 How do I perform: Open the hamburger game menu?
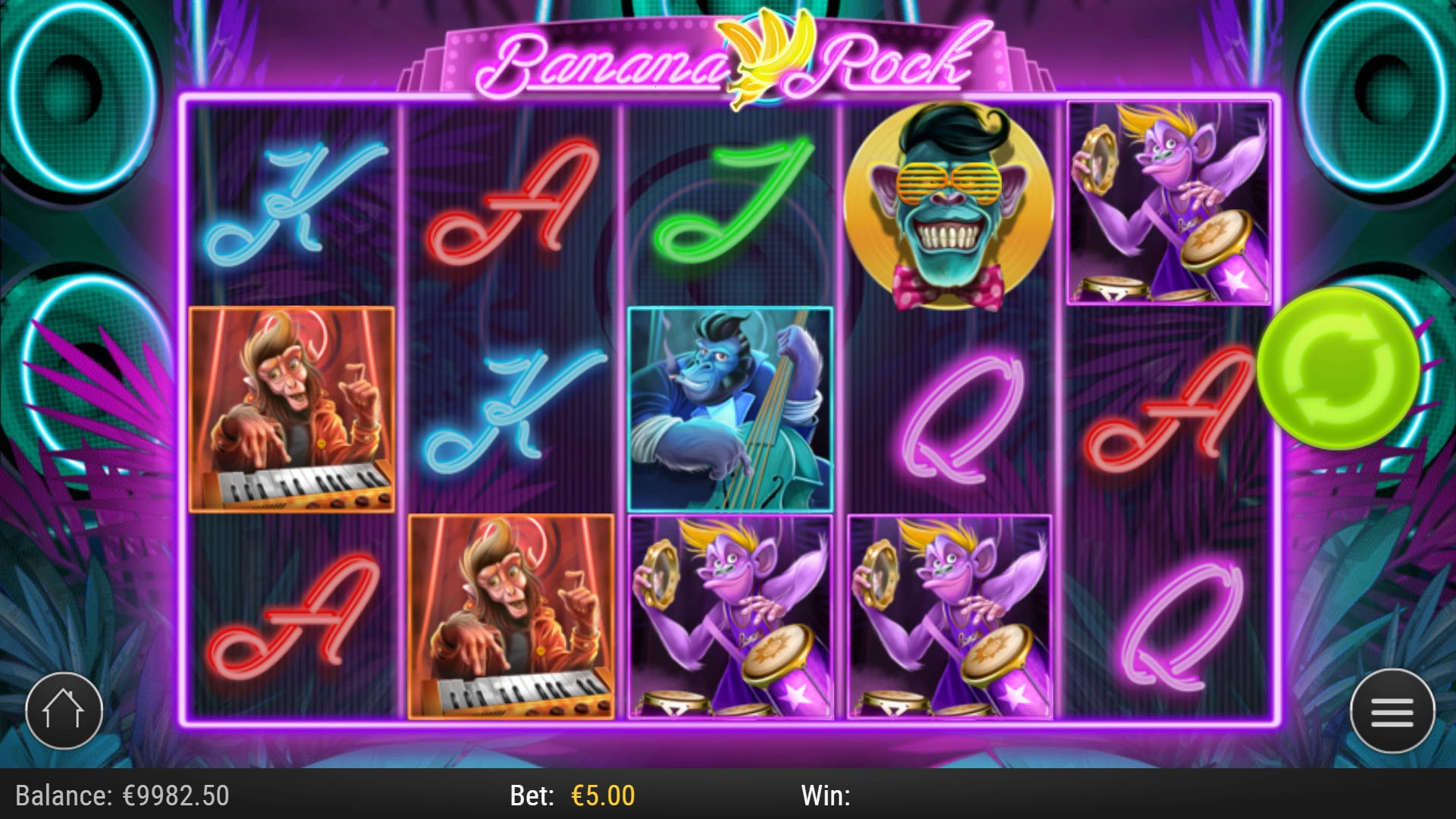[1392, 709]
